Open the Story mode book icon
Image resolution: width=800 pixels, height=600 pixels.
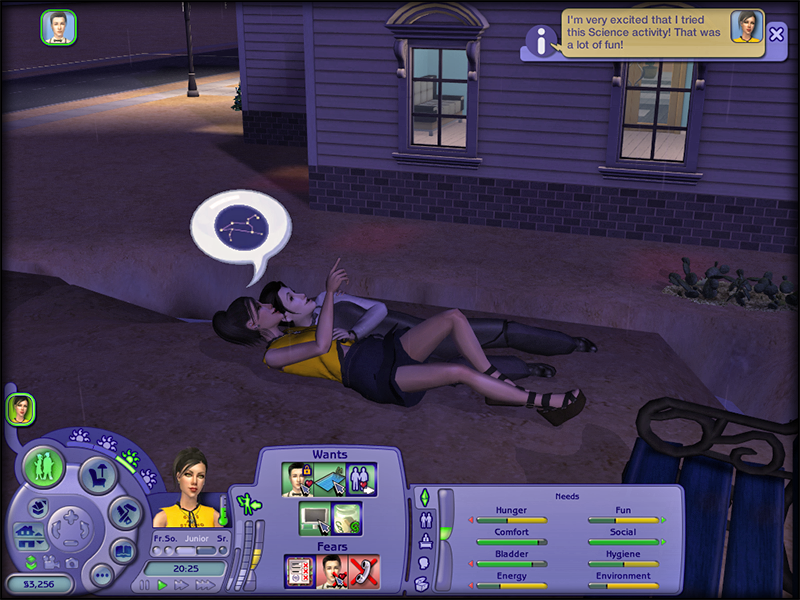(122, 549)
